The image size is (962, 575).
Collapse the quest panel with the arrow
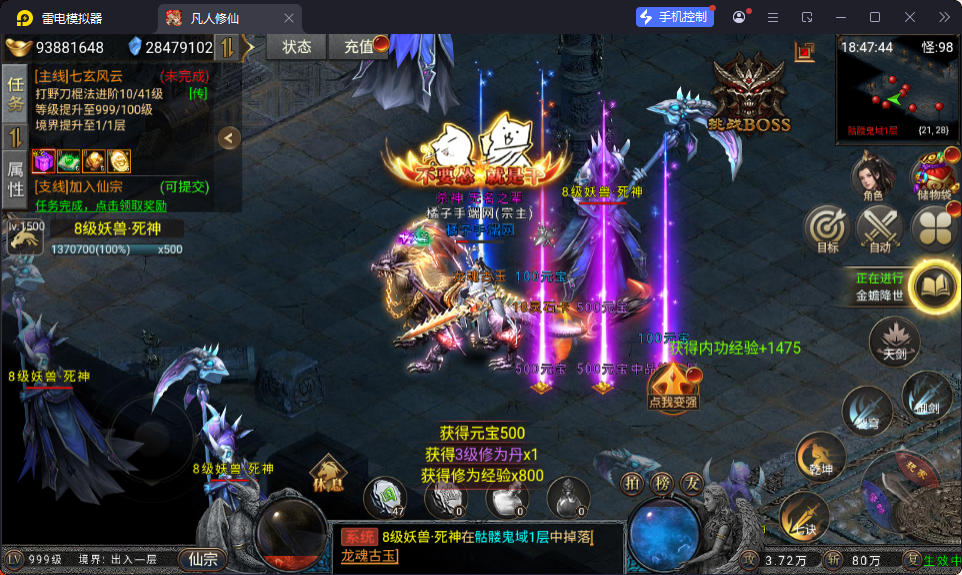click(229, 138)
